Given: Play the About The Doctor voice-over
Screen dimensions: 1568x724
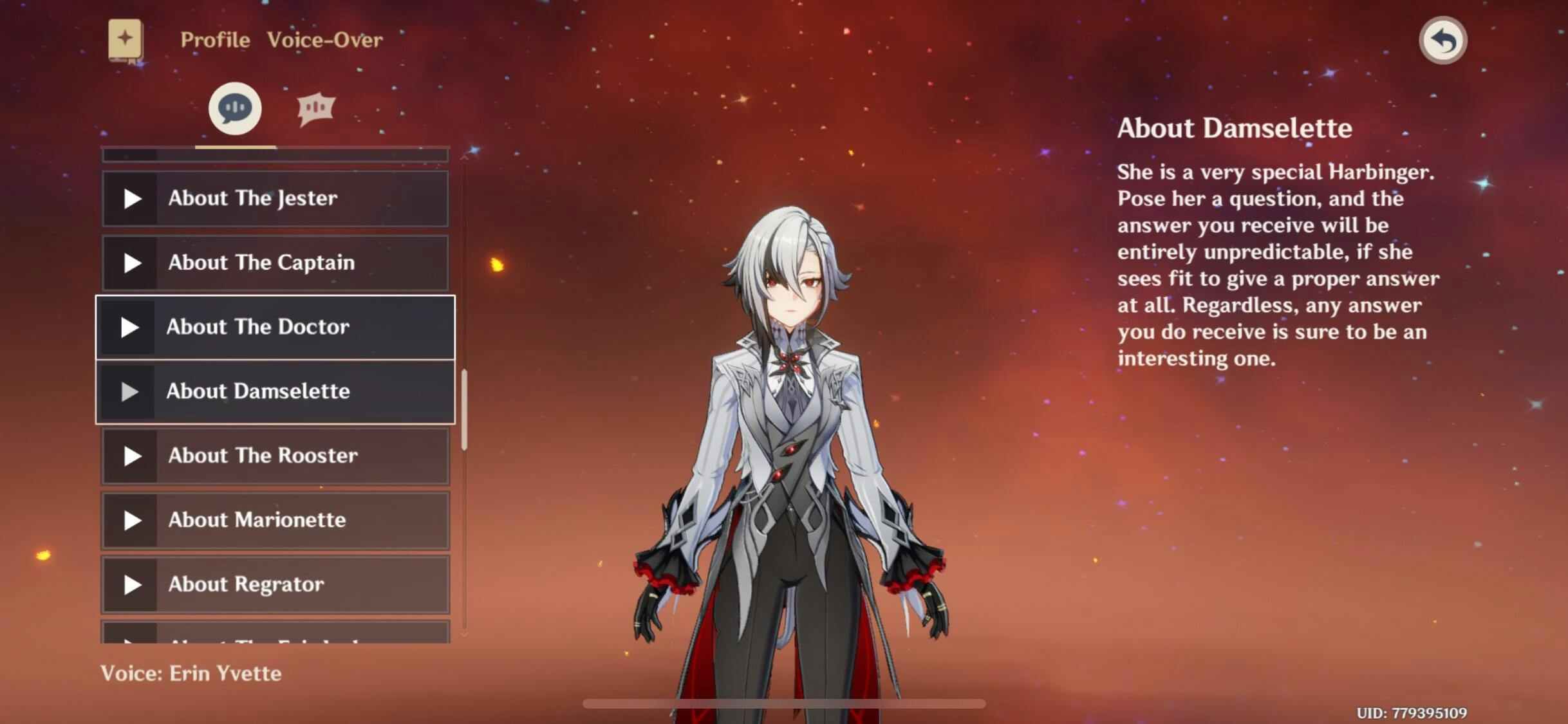Looking at the screenshot, I should coord(129,328).
